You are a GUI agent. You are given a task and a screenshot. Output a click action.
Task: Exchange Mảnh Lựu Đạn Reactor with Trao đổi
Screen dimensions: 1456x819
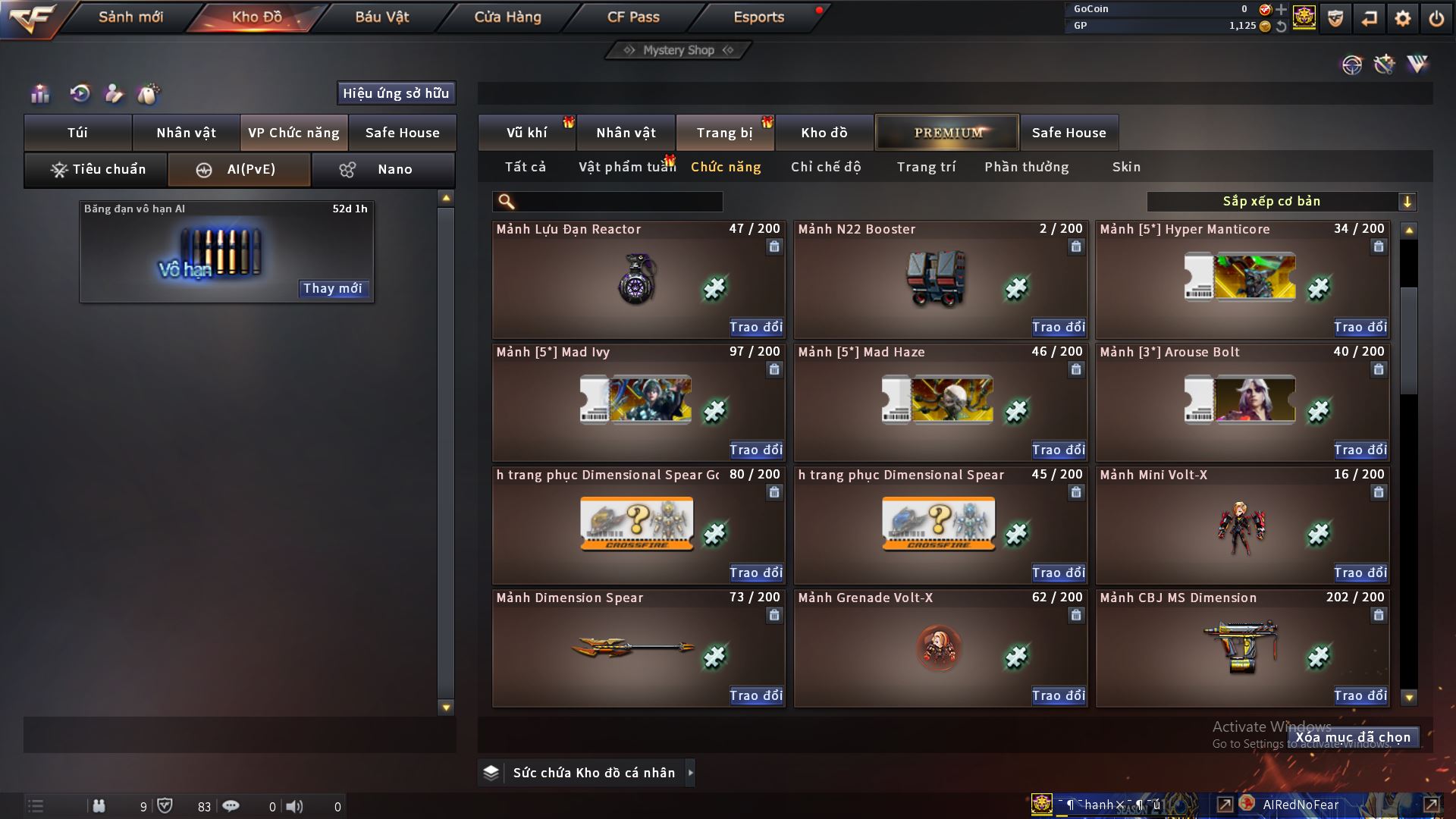click(x=755, y=327)
